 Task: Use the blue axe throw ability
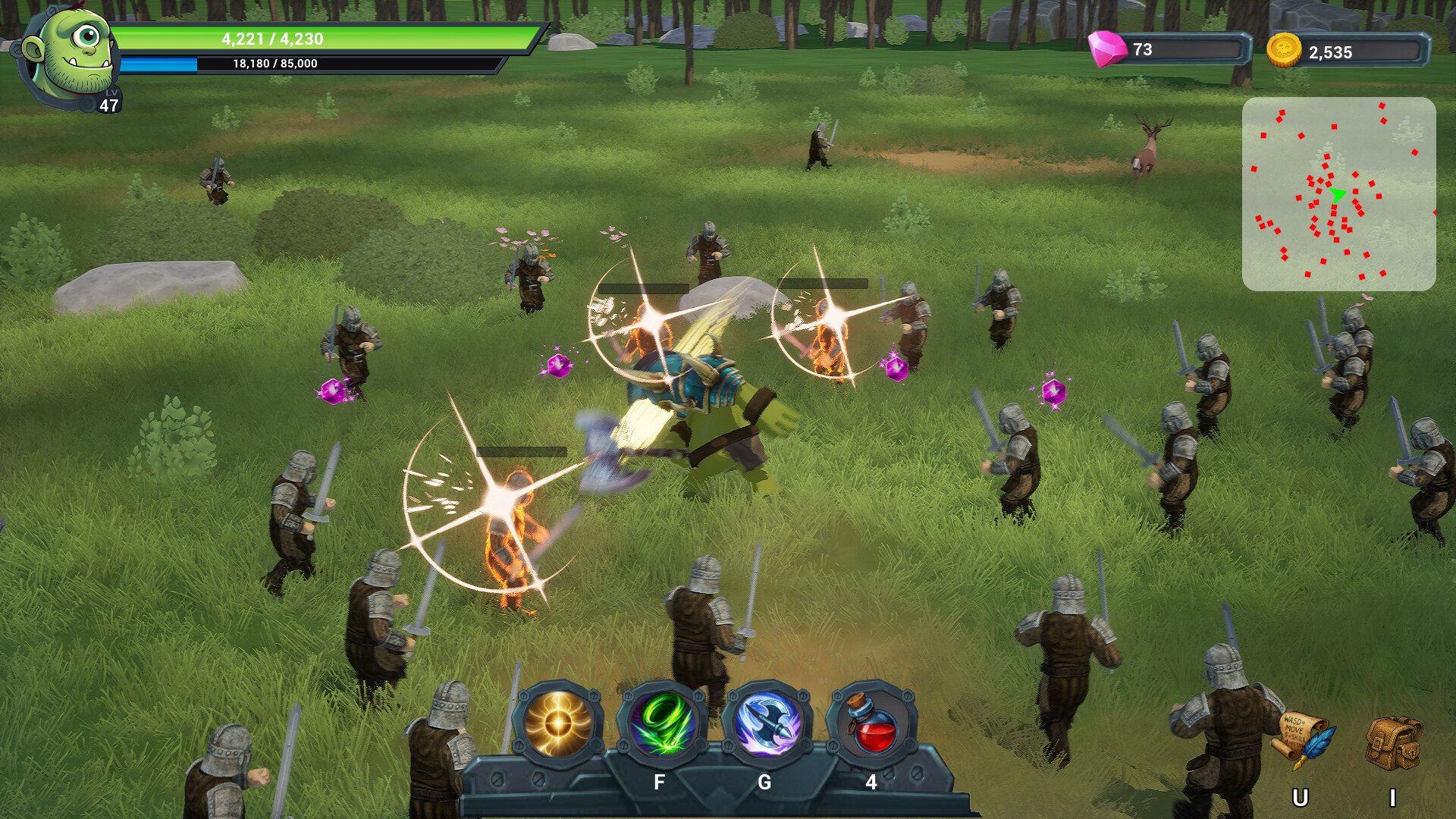767,726
